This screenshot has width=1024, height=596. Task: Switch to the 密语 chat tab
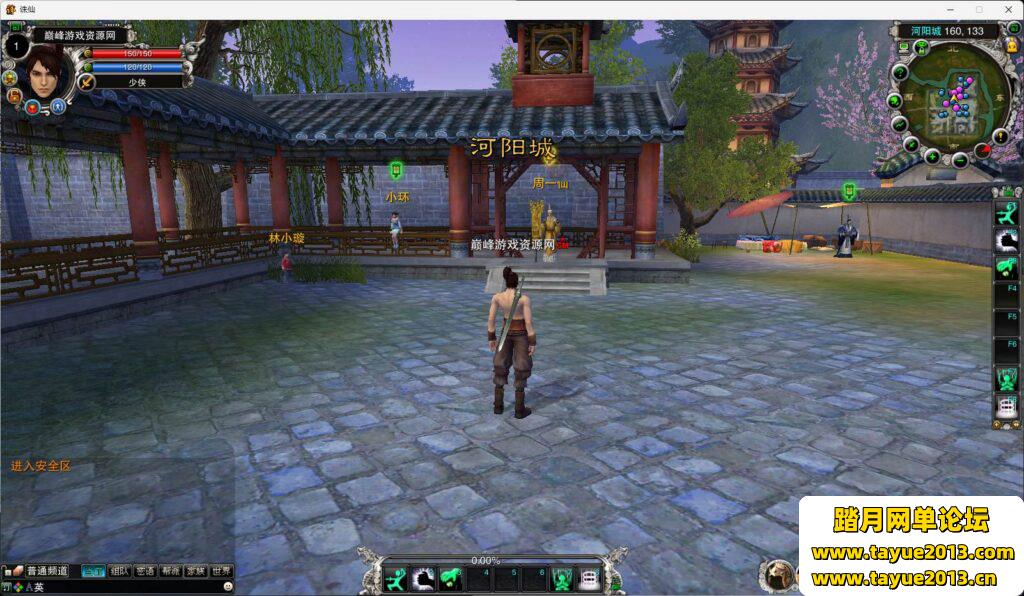point(146,571)
